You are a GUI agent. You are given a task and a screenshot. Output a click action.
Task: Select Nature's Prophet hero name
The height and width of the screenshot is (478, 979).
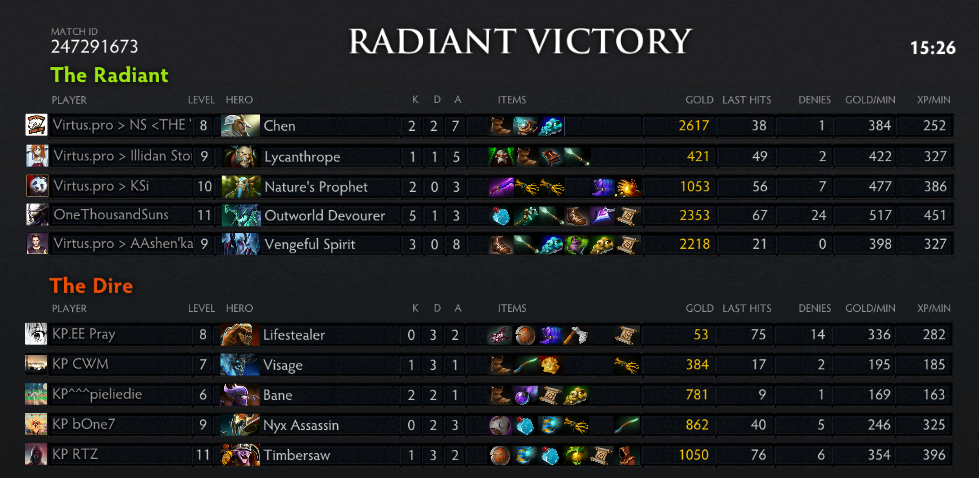[x=315, y=187]
